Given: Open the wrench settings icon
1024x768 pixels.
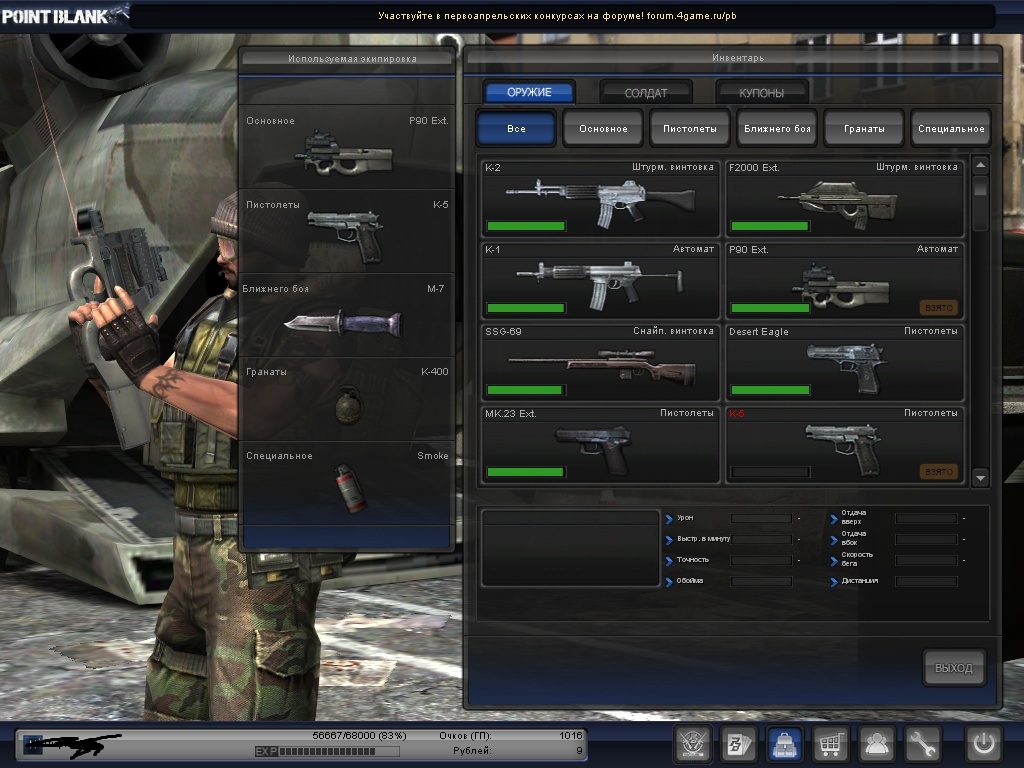Looking at the screenshot, I should (x=923, y=743).
